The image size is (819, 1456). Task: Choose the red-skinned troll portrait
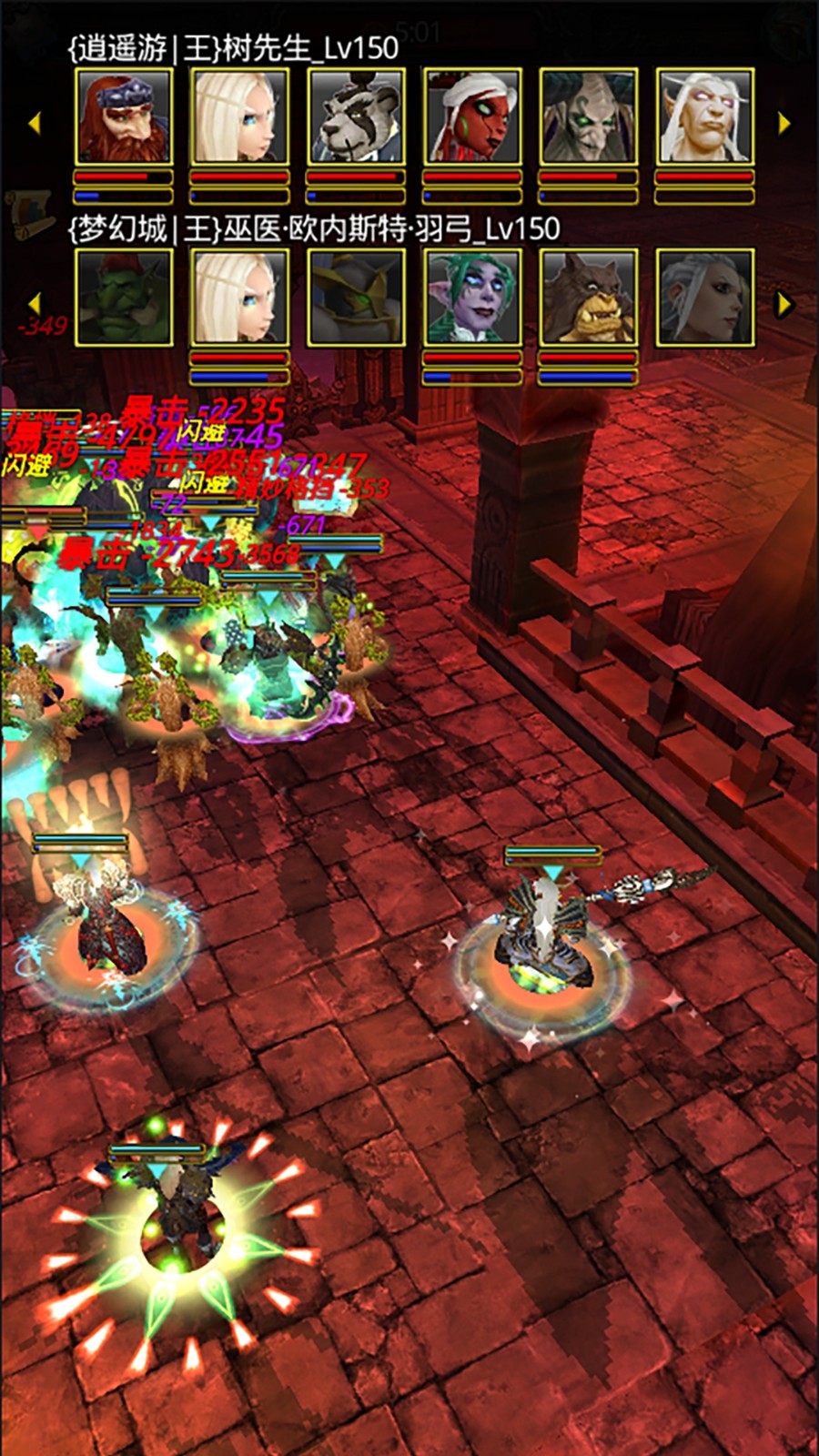pyautogui.click(x=472, y=117)
